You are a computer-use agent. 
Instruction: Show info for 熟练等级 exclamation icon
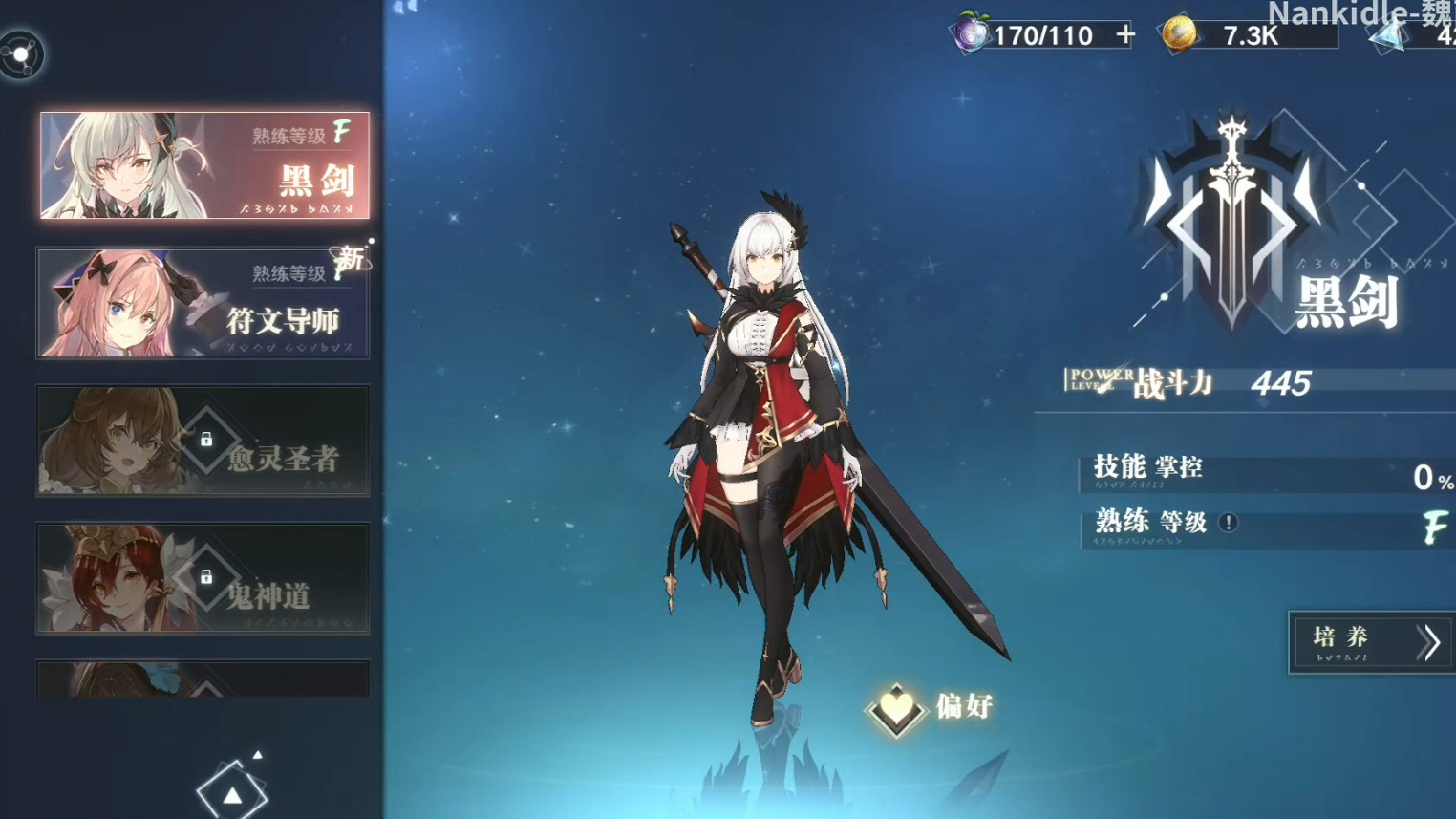[1229, 522]
